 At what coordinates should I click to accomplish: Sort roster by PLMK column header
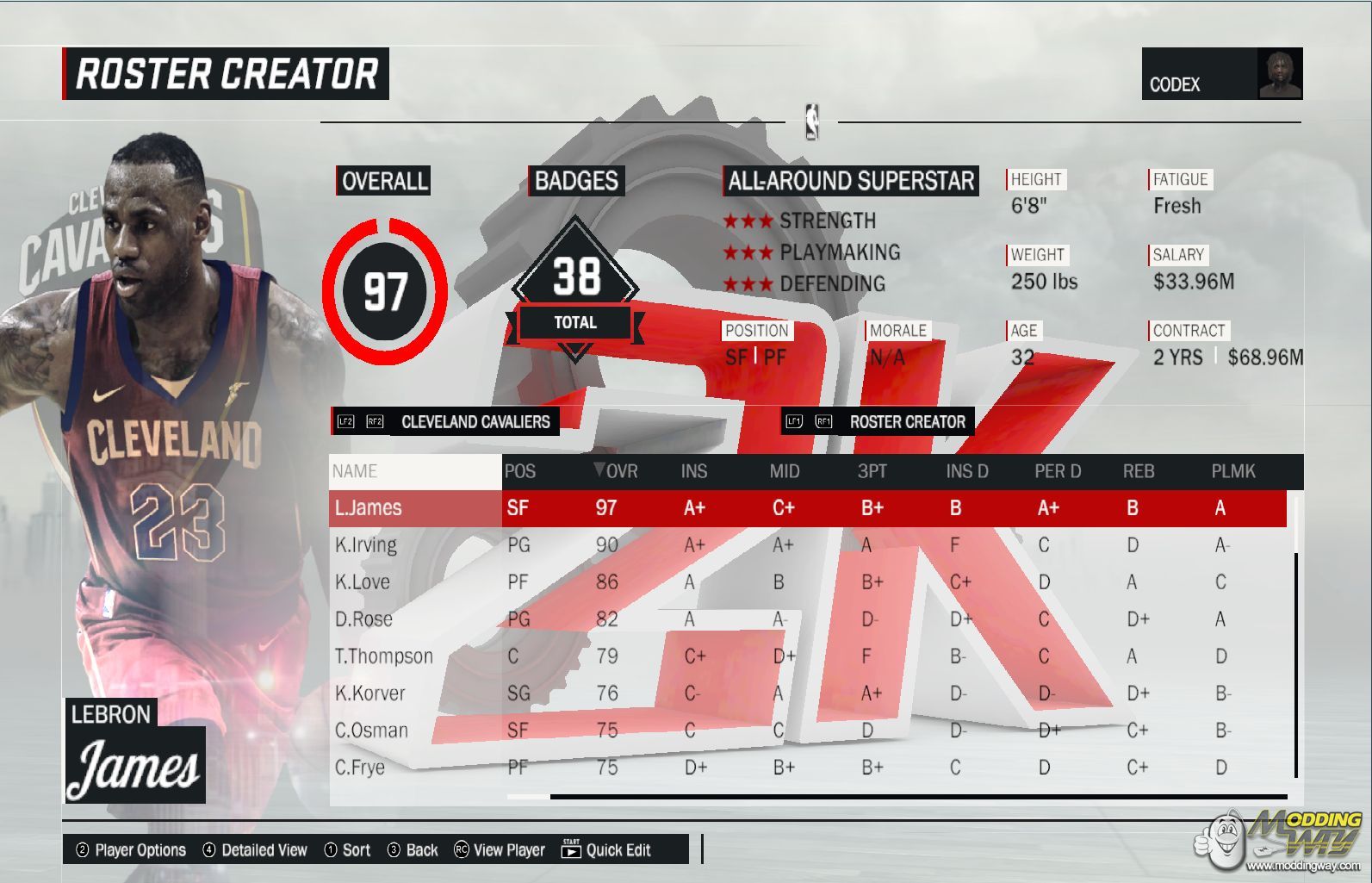[1233, 471]
